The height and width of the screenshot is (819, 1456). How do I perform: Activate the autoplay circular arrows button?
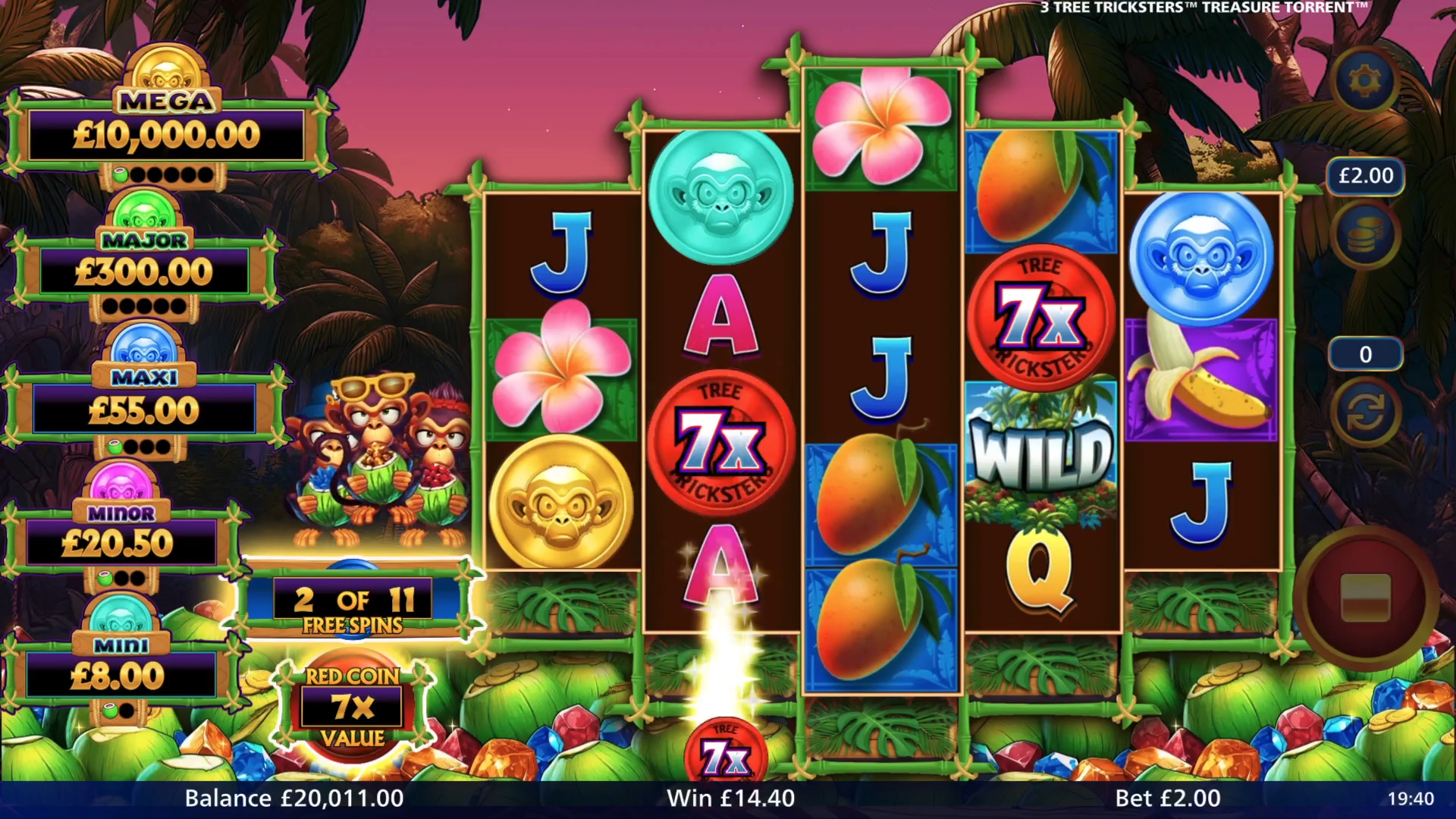tap(1365, 413)
